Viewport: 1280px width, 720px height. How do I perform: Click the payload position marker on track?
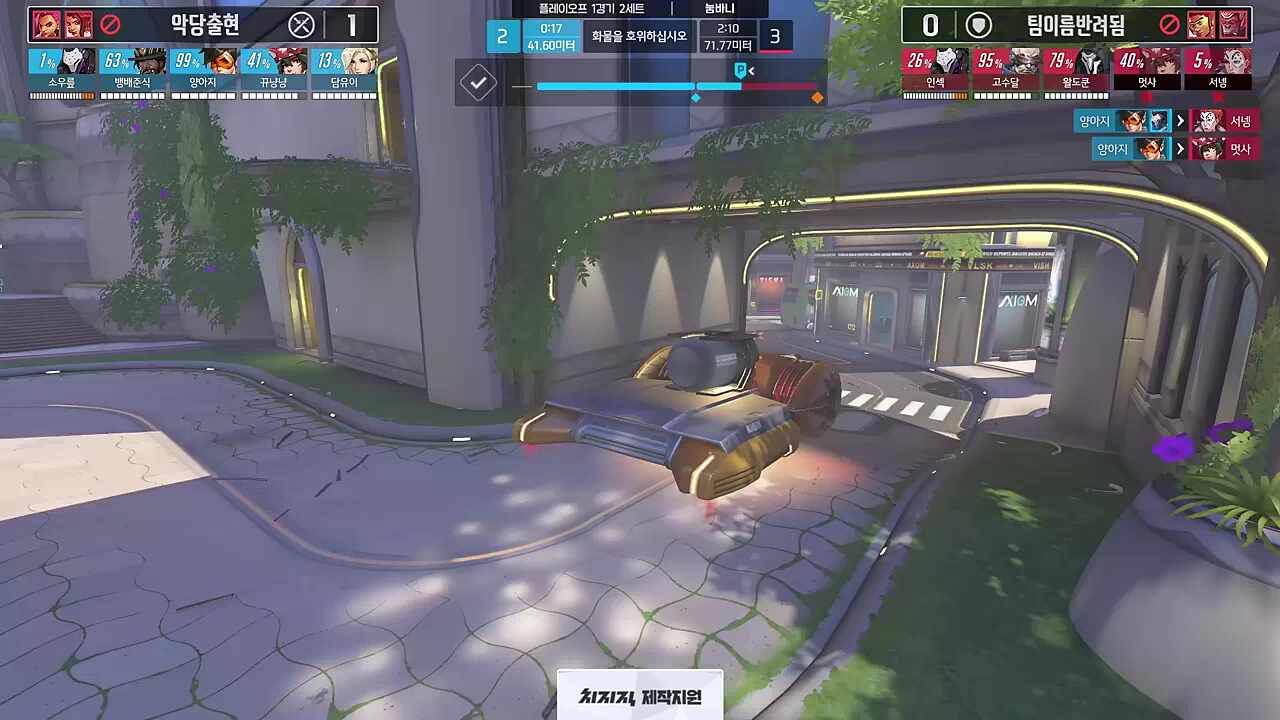[741, 71]
